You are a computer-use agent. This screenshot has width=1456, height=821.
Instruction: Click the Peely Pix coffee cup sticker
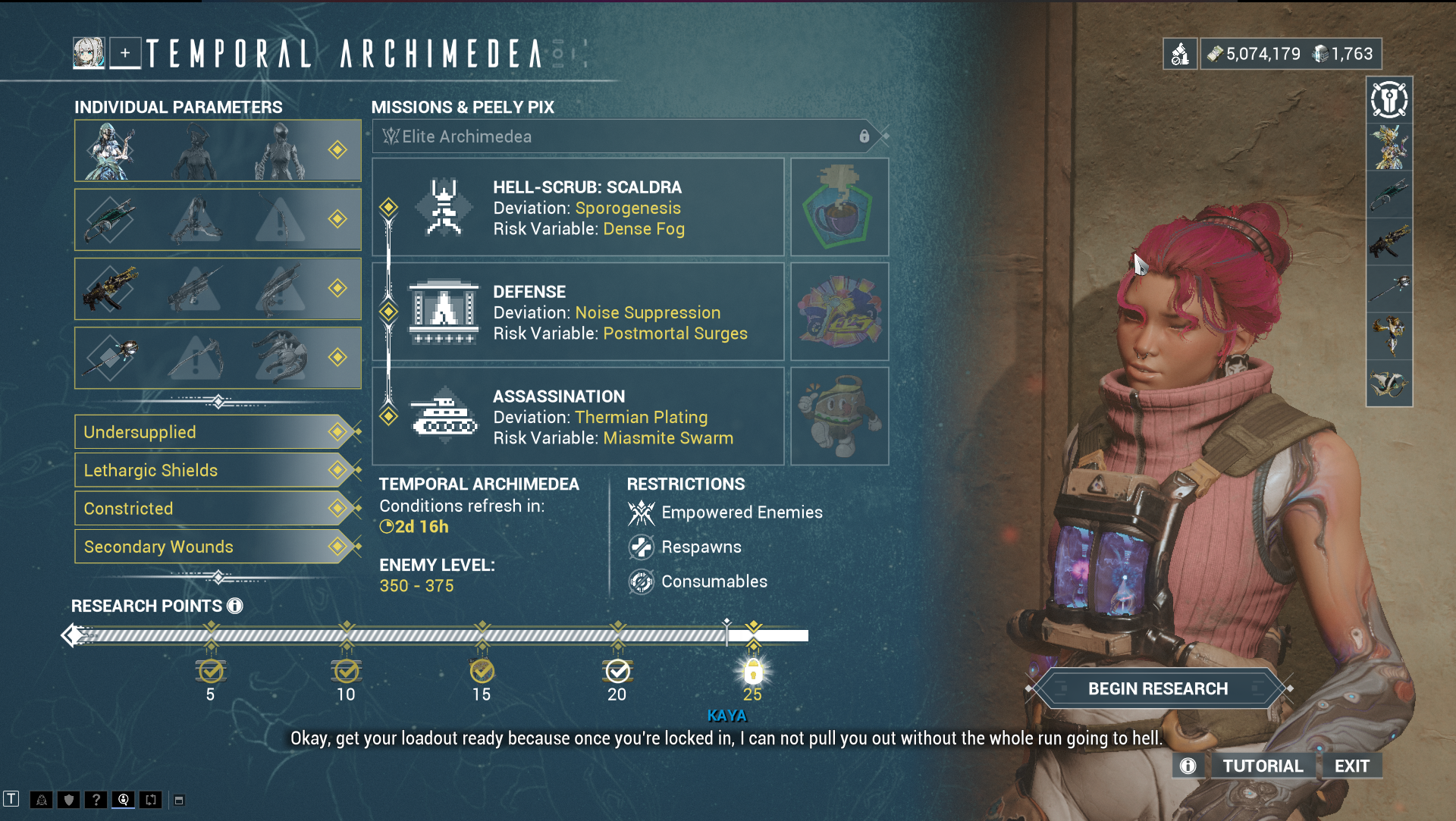839,208
